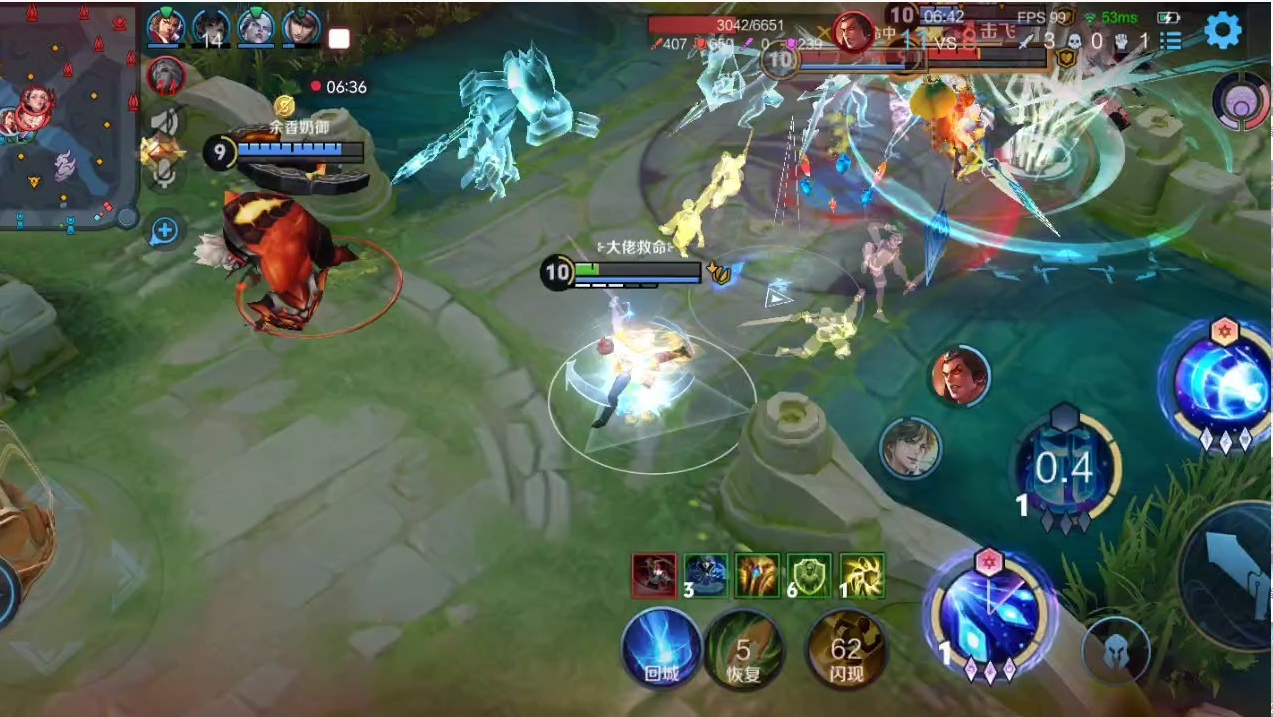Image resolution: width=1273 pixels, height=717 pixels.
Task: Tap the large basic attack button
Action: coord(1231,575)
